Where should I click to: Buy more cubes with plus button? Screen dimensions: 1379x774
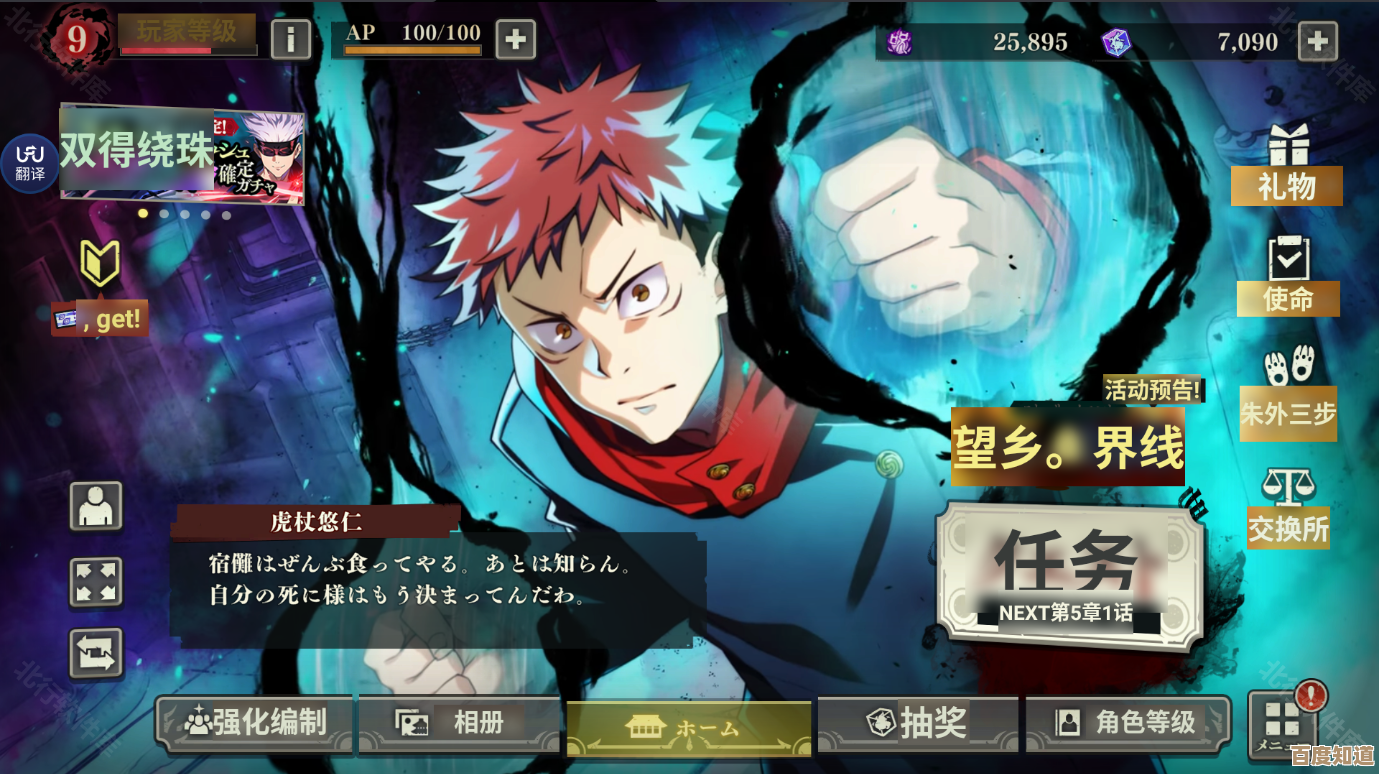coord(1317,42)
